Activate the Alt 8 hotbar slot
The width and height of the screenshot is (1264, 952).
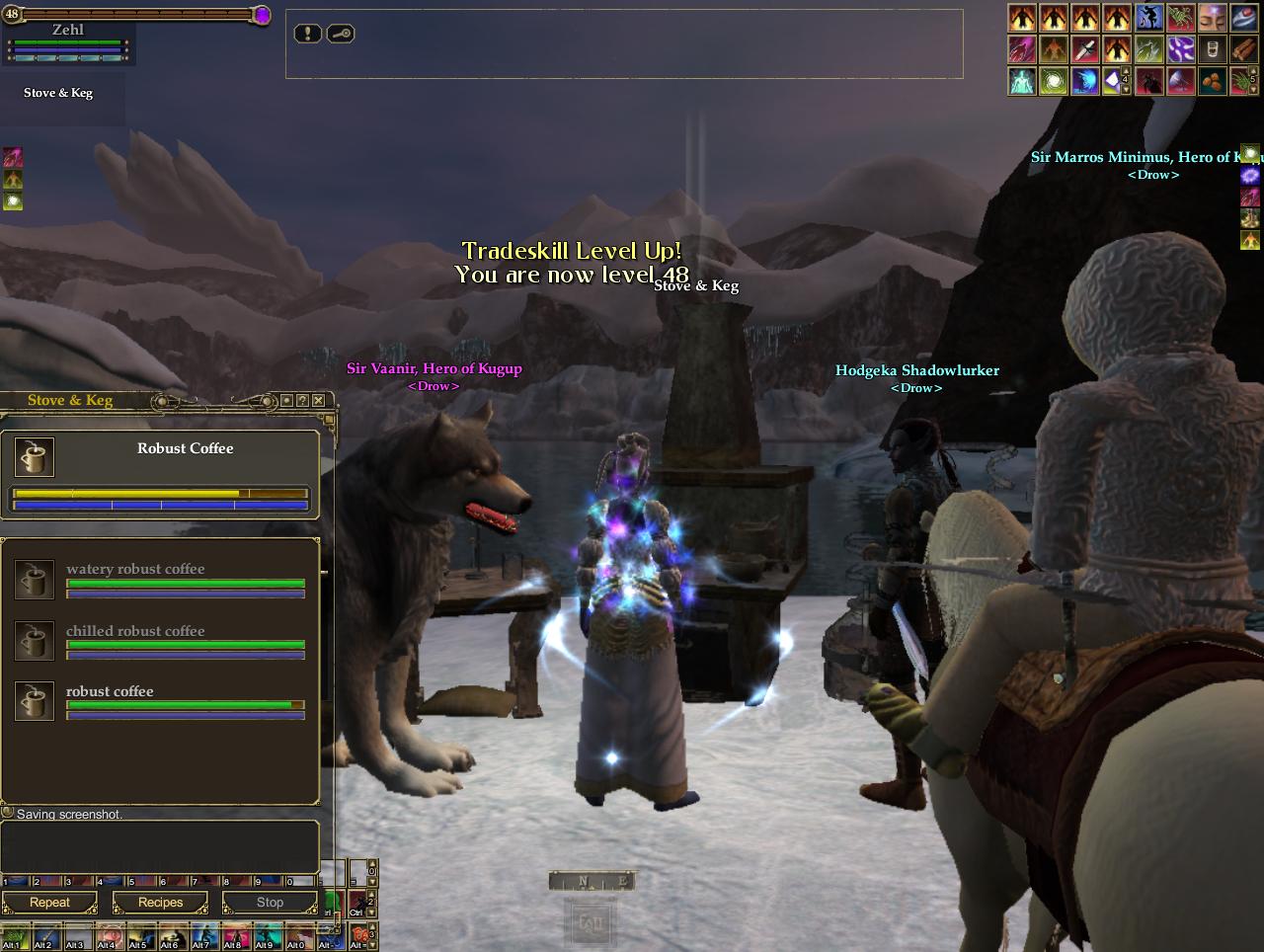pos(236,937)
